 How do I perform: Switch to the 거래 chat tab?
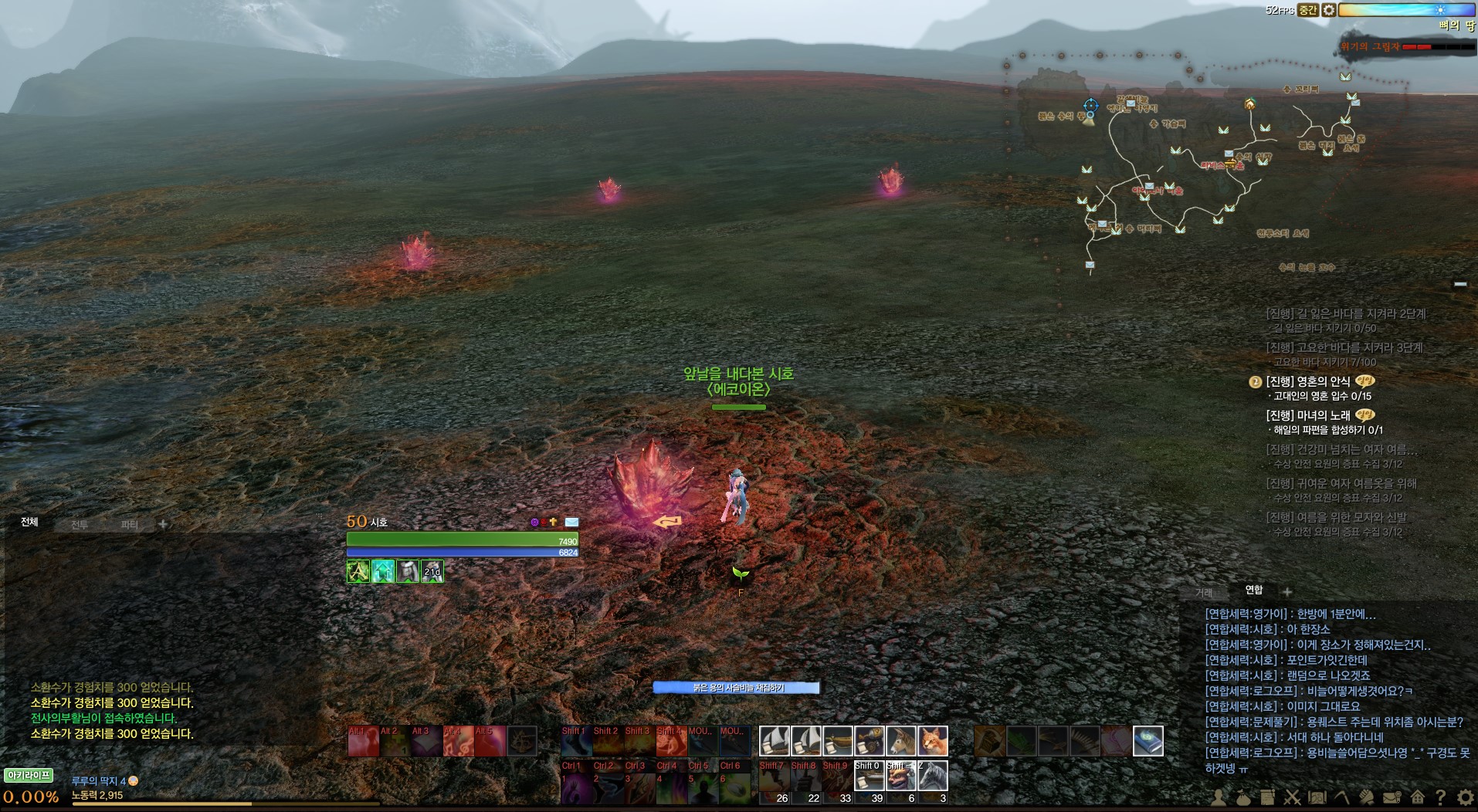point(1204,593)
